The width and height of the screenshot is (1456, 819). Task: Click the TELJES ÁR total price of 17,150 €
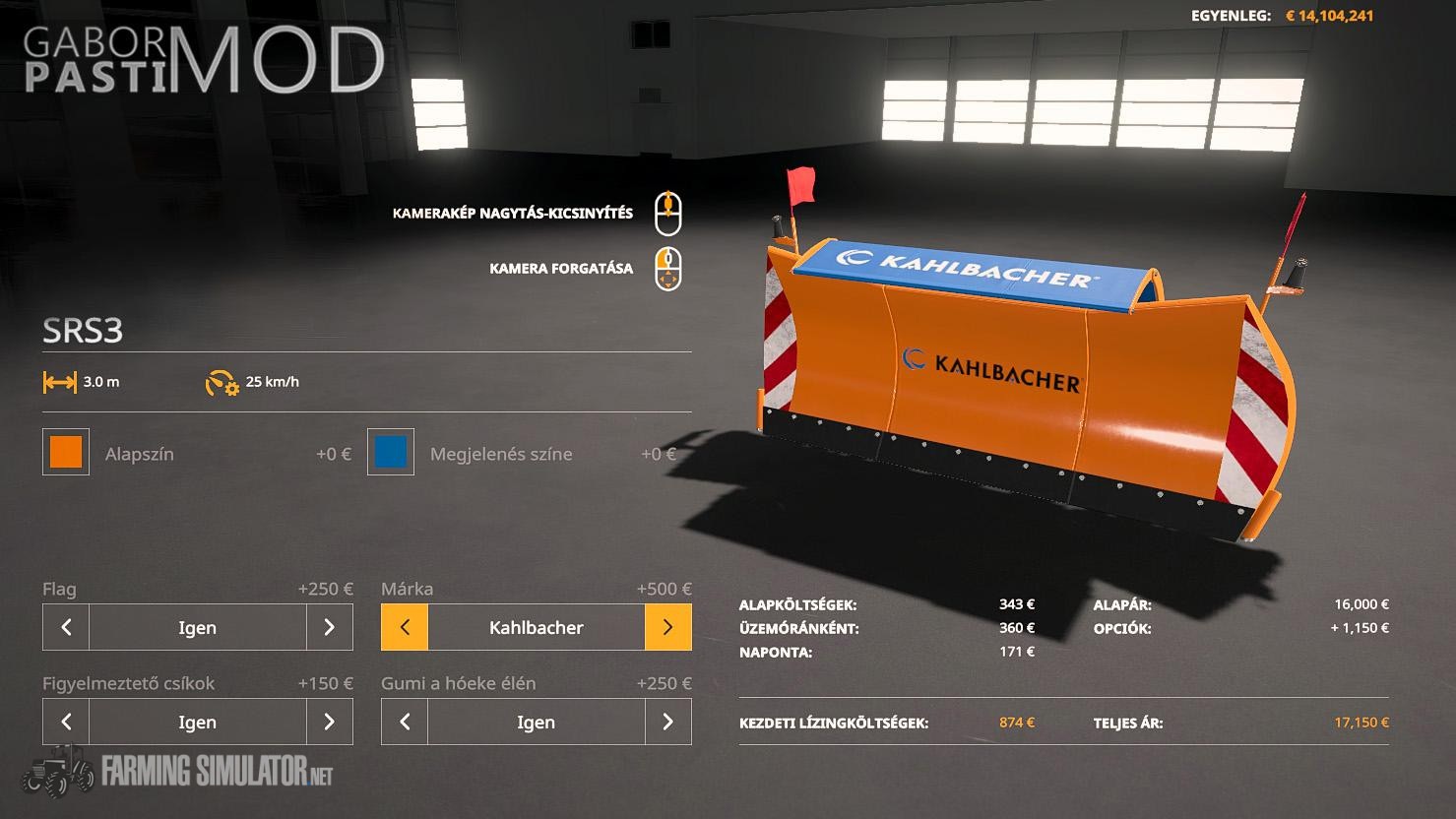pyautogui.click(x=1360, y=722)
